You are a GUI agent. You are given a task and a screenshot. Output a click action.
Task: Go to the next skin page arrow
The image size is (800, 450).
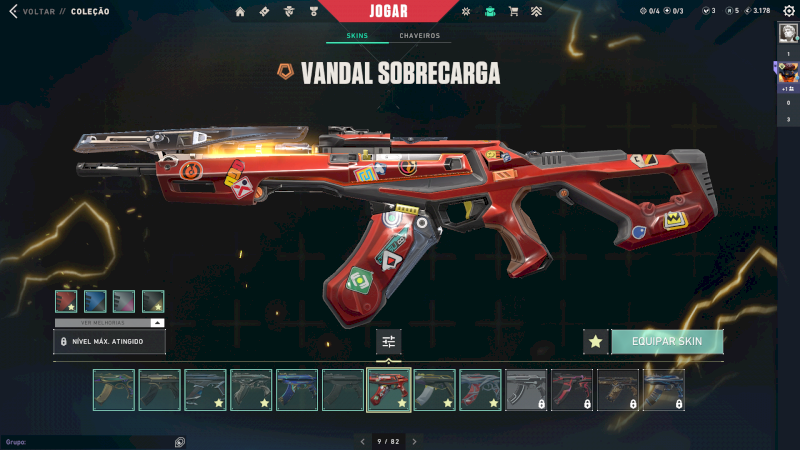(414, 441)
